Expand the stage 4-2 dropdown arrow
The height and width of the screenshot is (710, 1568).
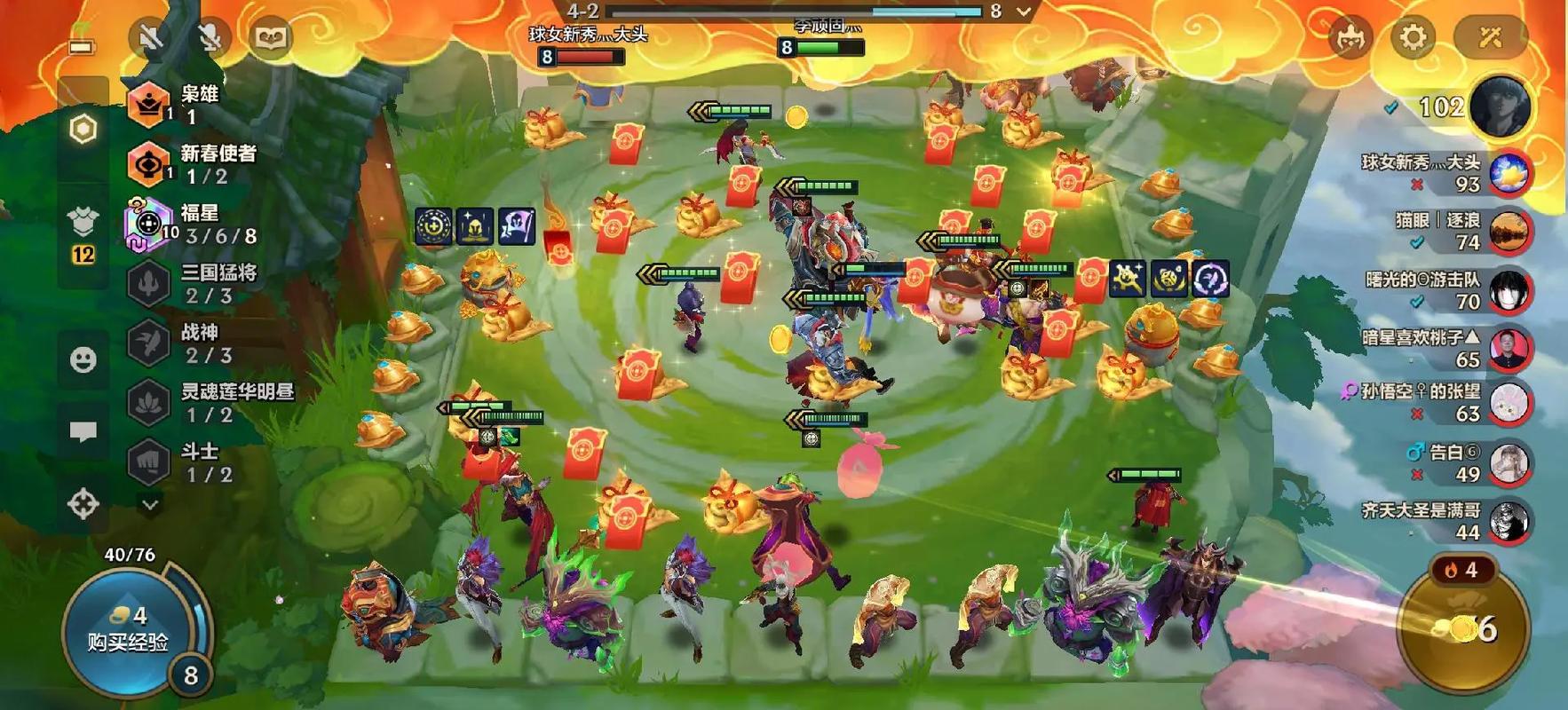[x=1024, y=12]
